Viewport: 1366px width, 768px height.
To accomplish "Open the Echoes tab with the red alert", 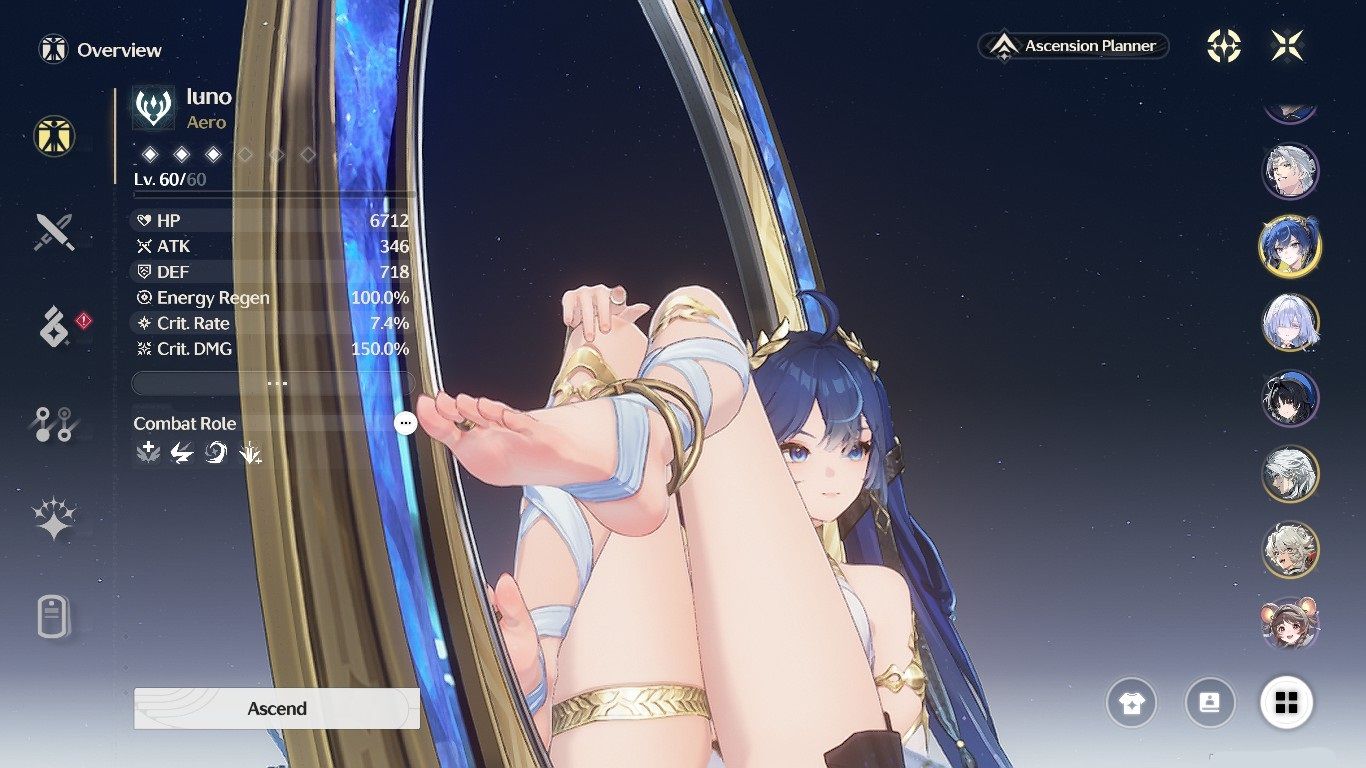I will pyautogui.click(x=56, y=327).
